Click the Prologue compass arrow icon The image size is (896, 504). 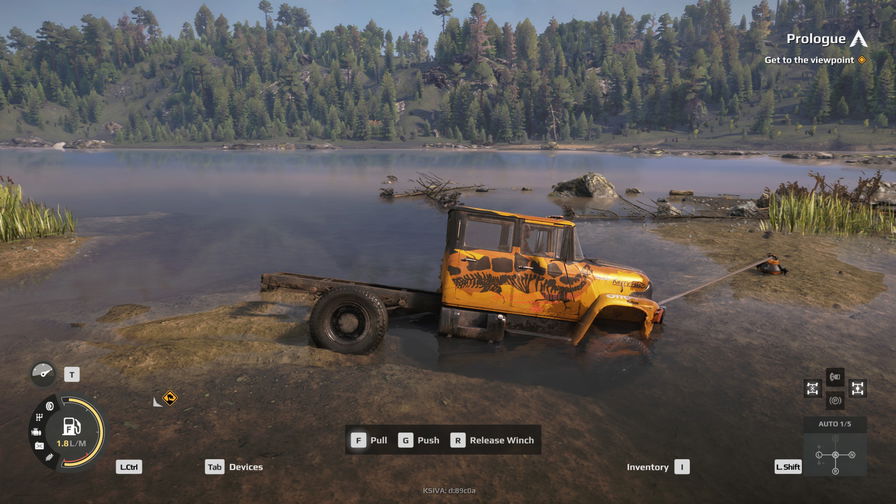[x=858, y=39]
